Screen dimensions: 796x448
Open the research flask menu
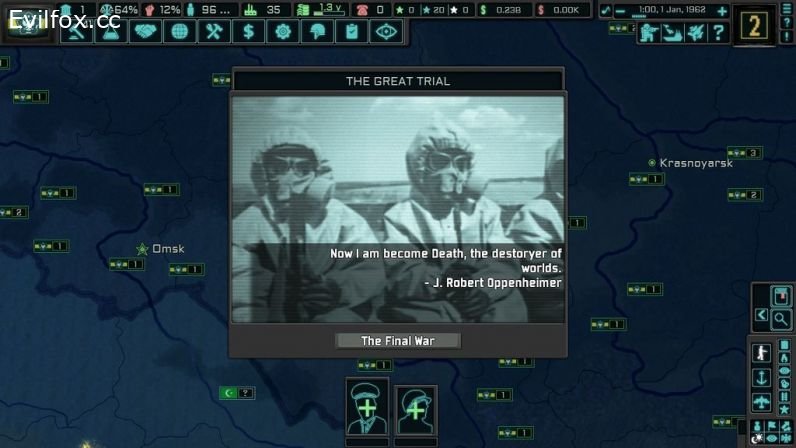click(x=111, y=32)
